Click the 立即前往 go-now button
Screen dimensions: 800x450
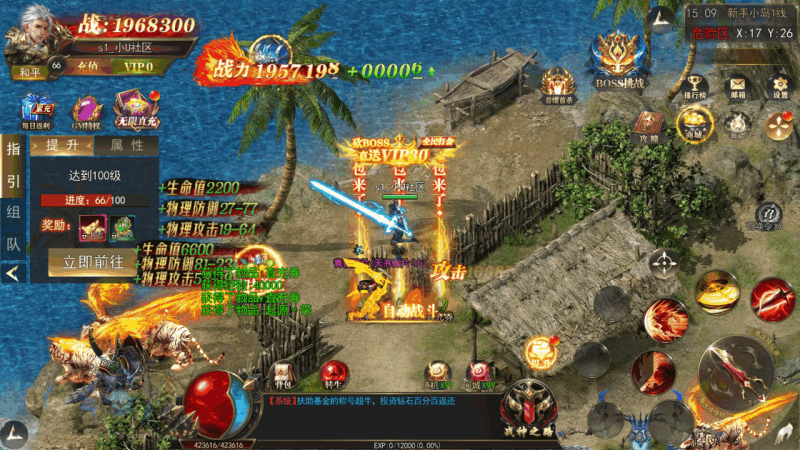tap(93, 262)
